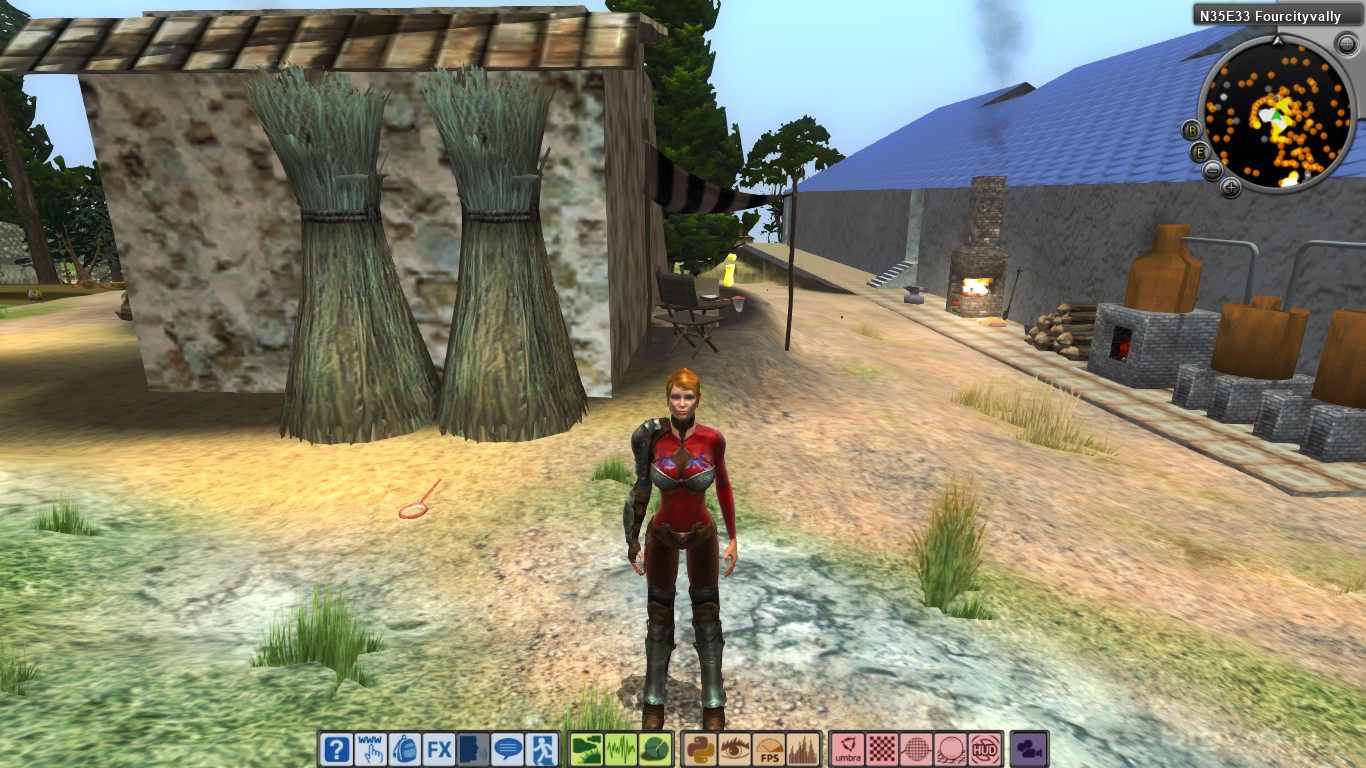The height and width of the screenshot is (768, 1366).
Task: Open the chat speech bubble
Action: [508, 749]
